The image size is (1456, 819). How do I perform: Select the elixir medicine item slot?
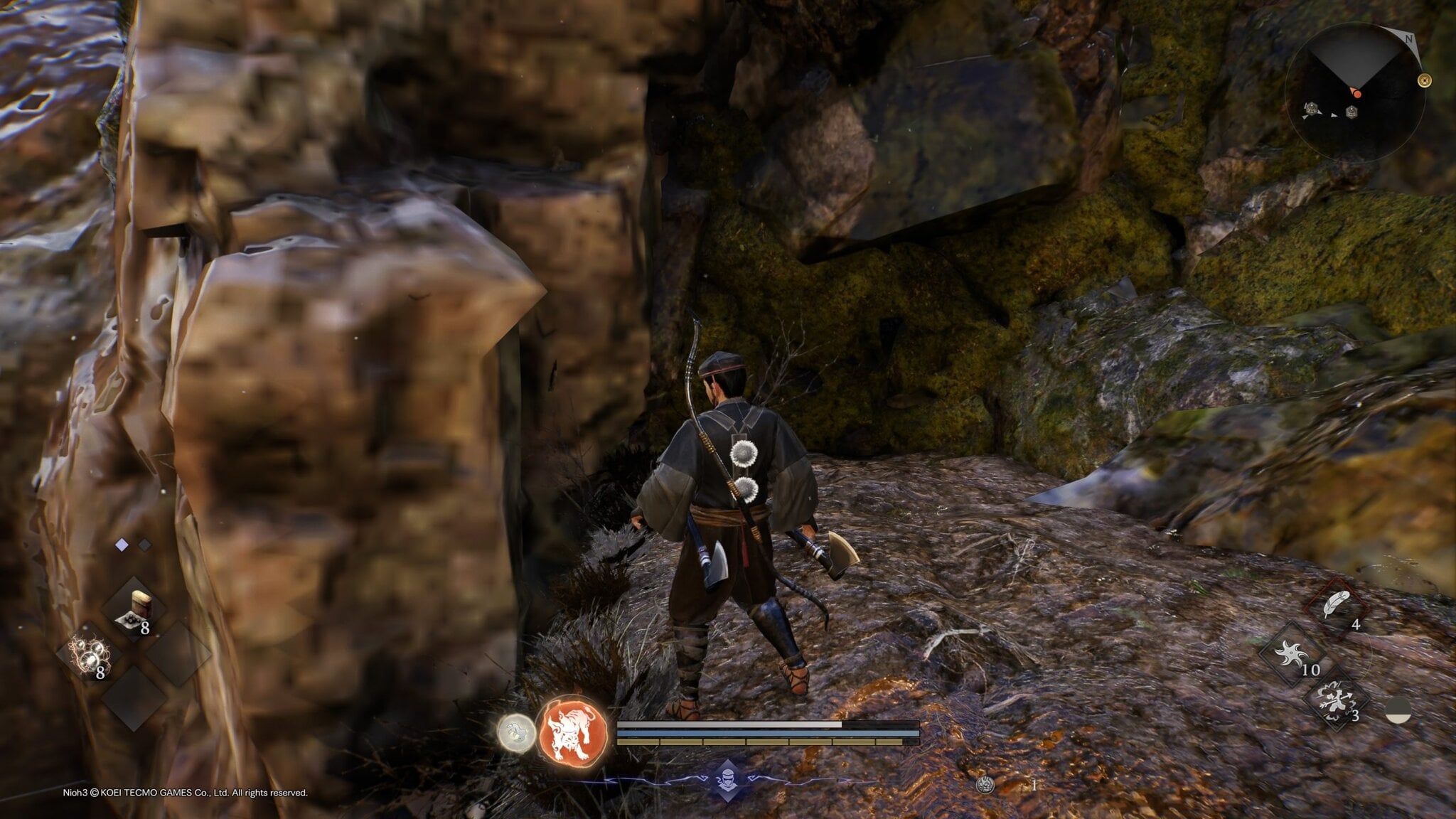click(134, 611)
